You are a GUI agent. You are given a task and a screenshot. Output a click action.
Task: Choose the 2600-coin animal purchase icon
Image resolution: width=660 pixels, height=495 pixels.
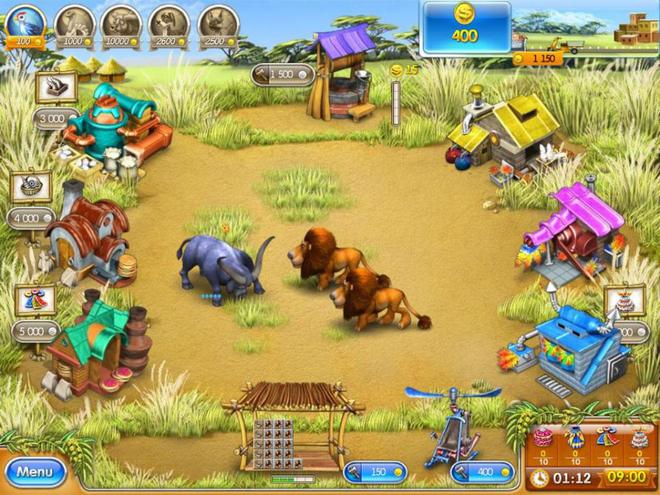(170, 24)
